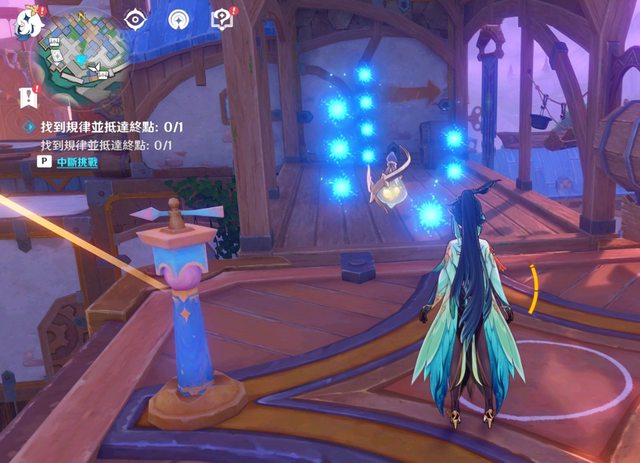
Task: Toggle the eye-shaped elemental sight icon
Action: pos(135,18)
